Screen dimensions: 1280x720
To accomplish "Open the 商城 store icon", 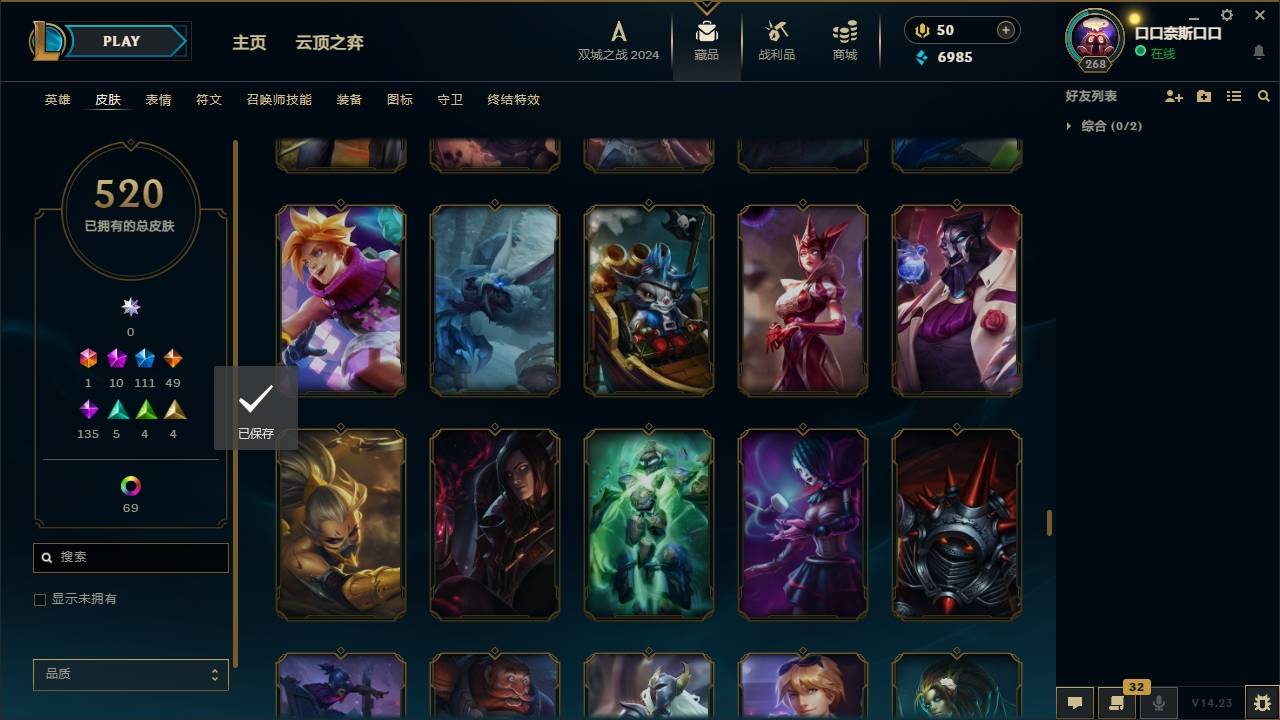I will click(x=843, y=40).
